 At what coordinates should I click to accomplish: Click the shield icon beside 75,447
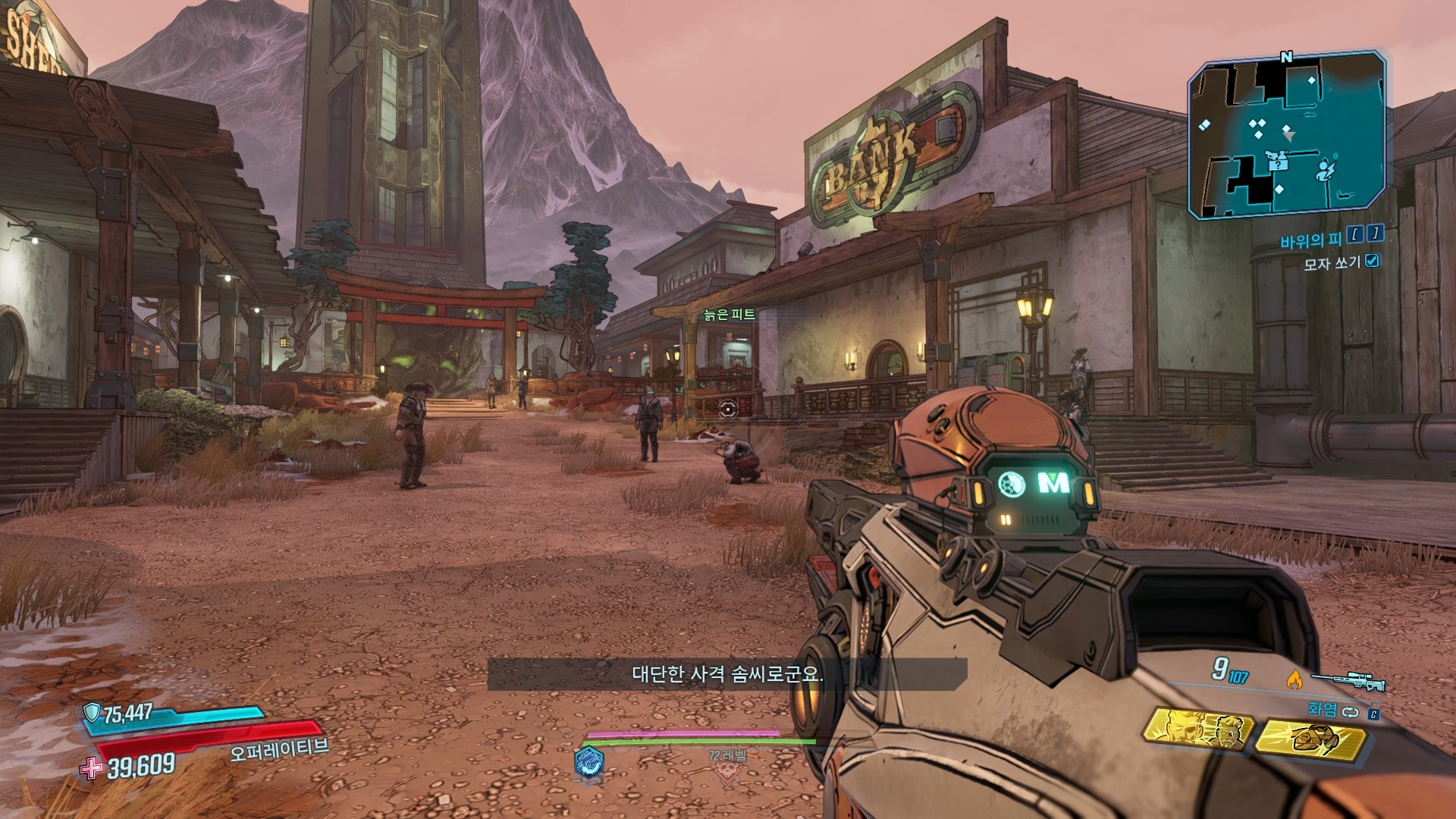(92, 712)
